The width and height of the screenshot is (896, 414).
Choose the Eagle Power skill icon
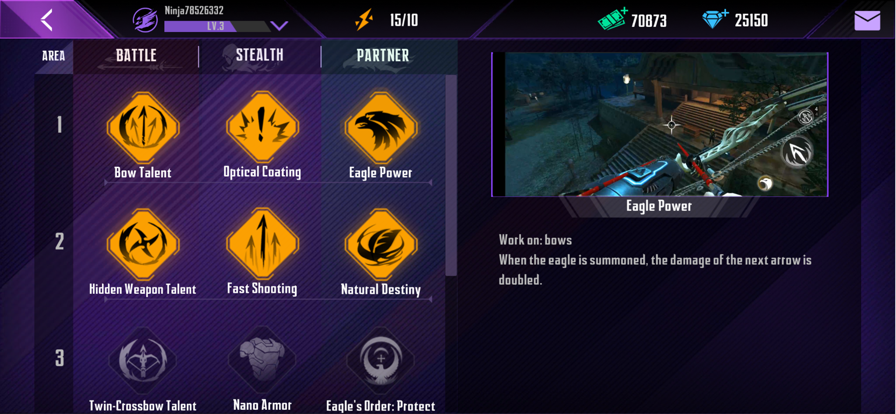(x=381, y=127)
